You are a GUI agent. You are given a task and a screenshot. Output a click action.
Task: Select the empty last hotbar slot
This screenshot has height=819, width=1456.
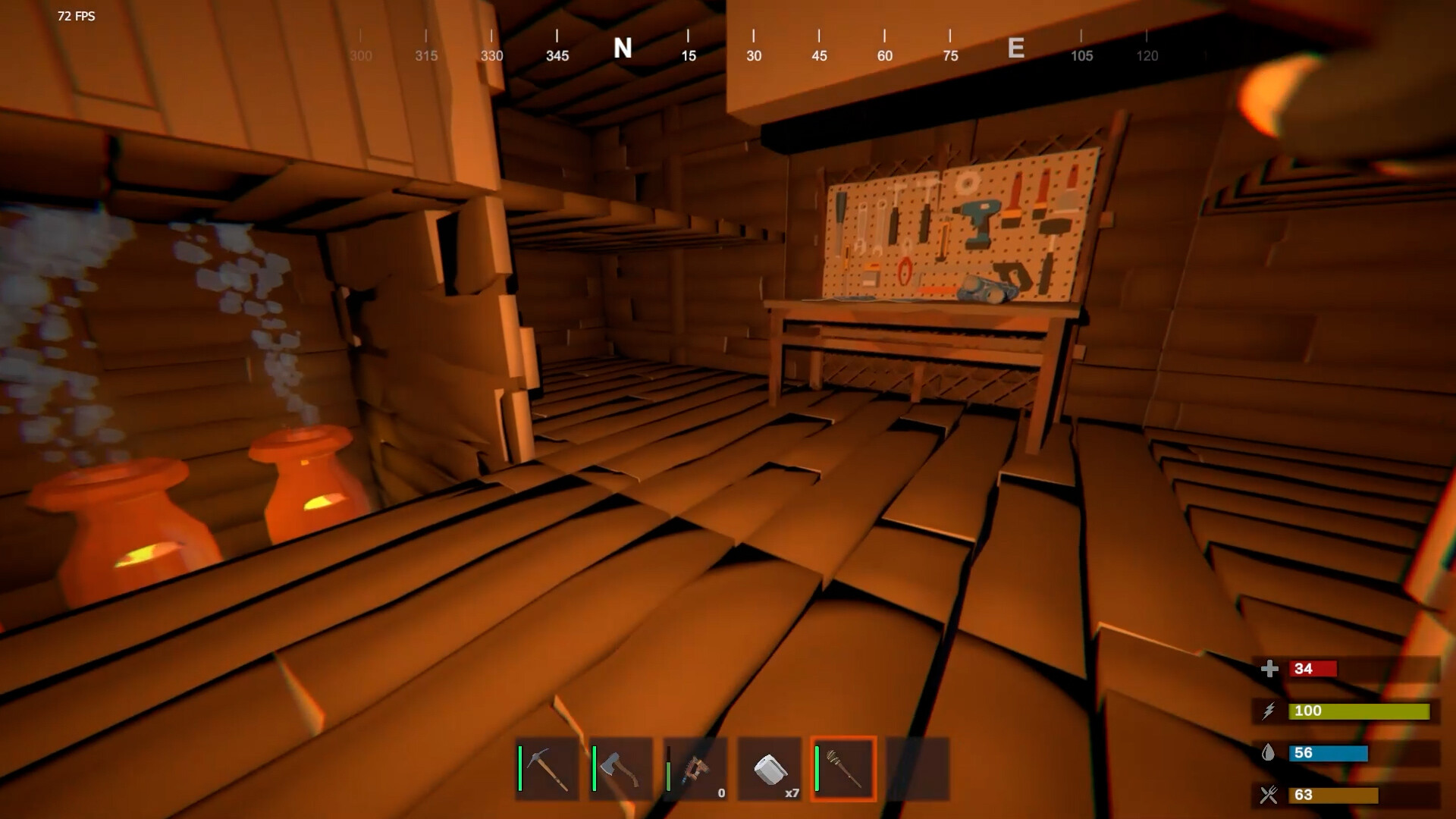918,769
